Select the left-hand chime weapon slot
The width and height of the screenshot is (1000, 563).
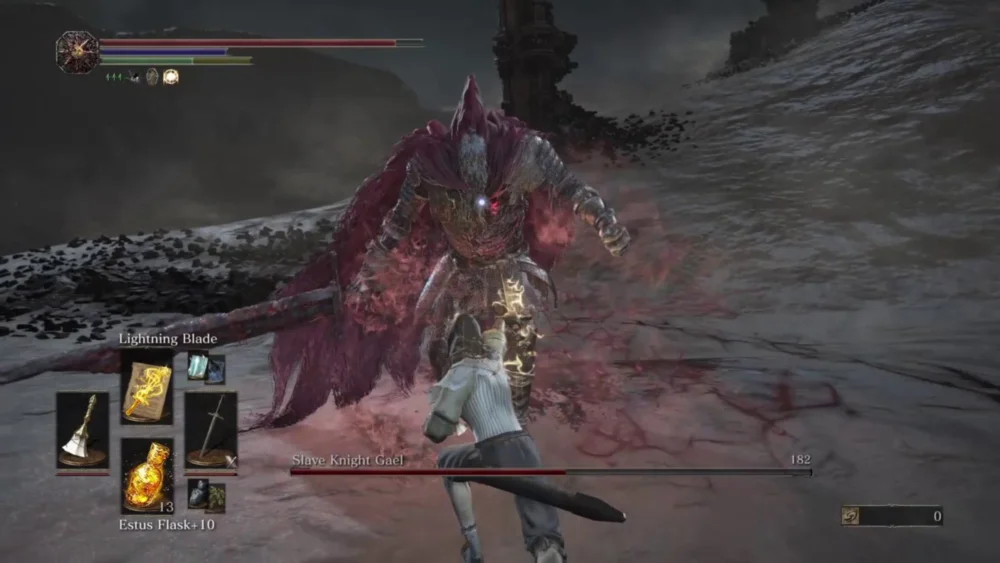pos(82,430)
